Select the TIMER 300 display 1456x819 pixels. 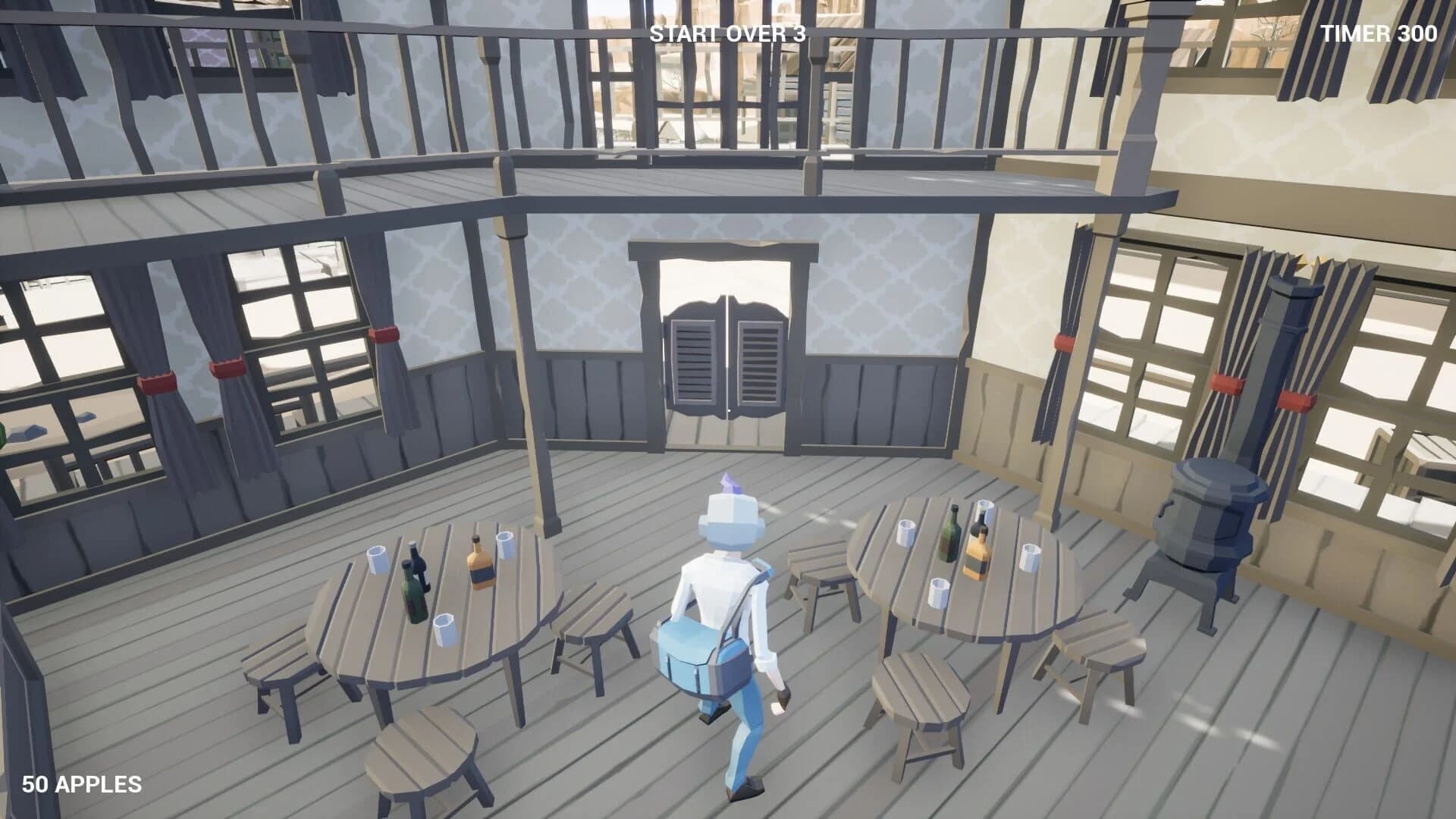tap(1377, 33)
